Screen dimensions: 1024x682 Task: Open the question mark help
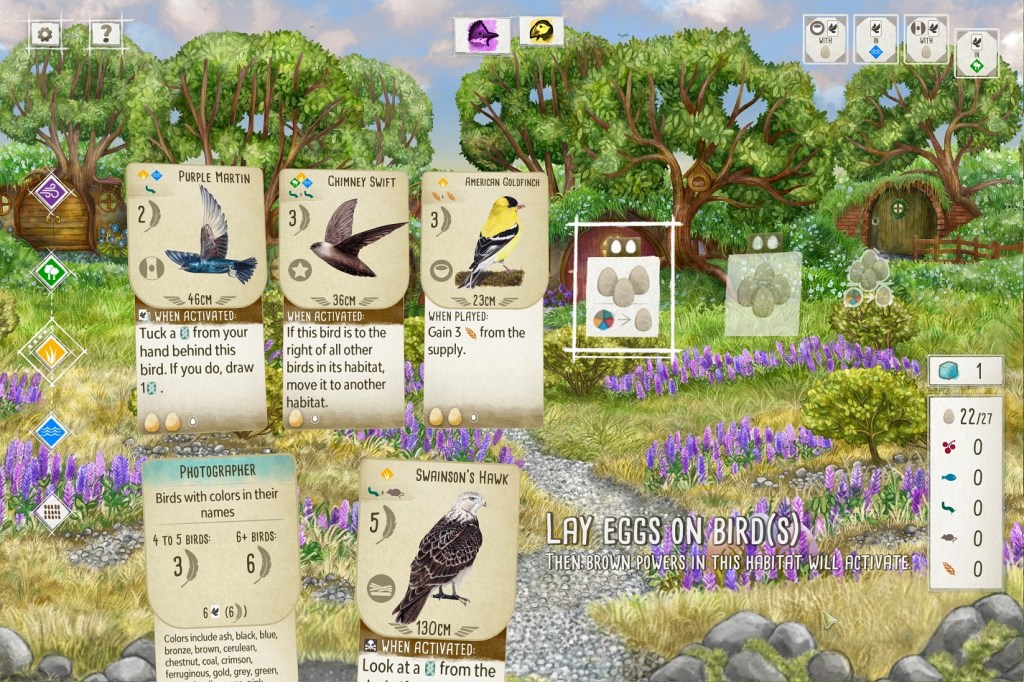tap(104, 34)
